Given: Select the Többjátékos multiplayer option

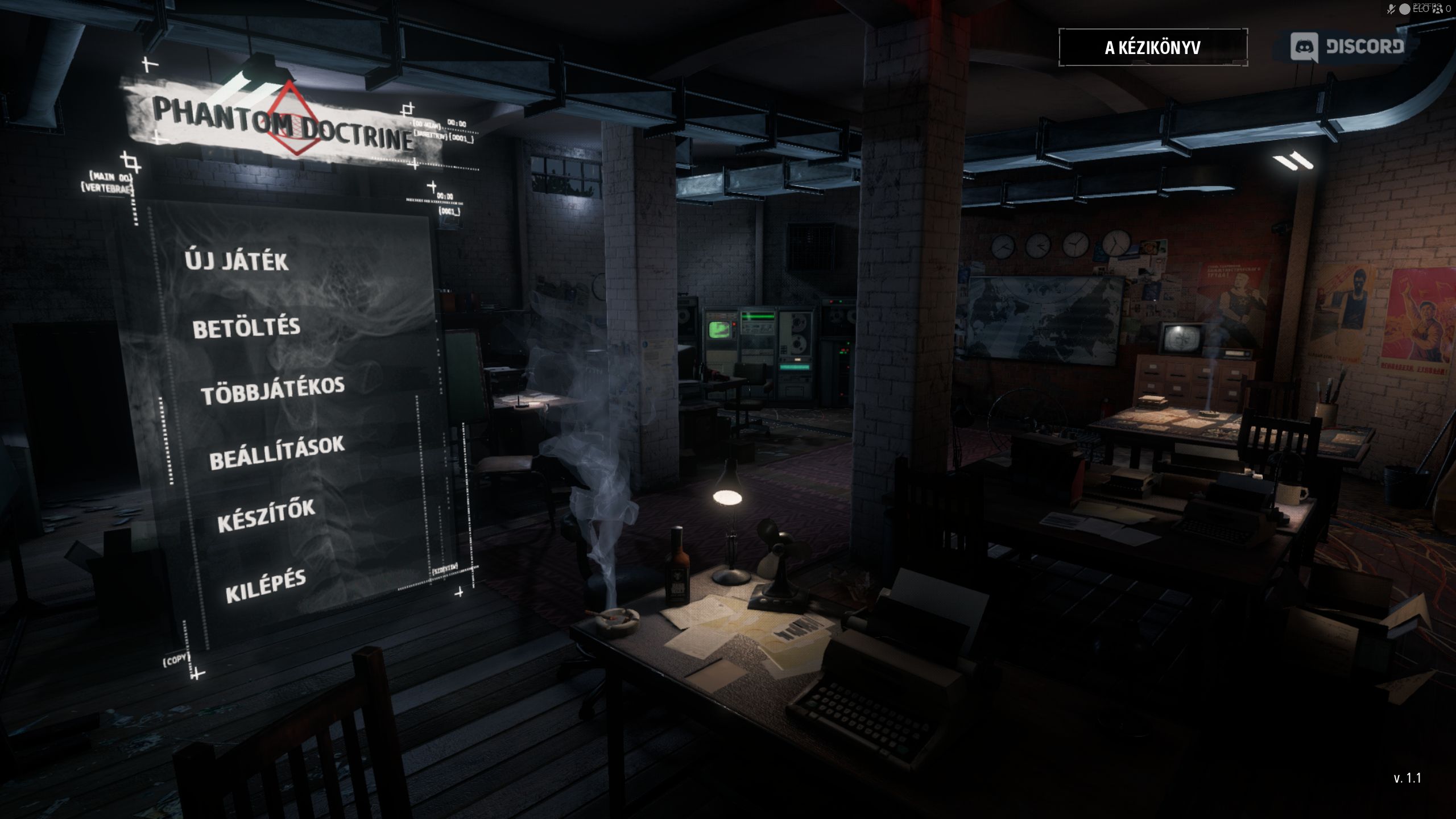Looking at the screenshot, I should click(x=272, y=391).
